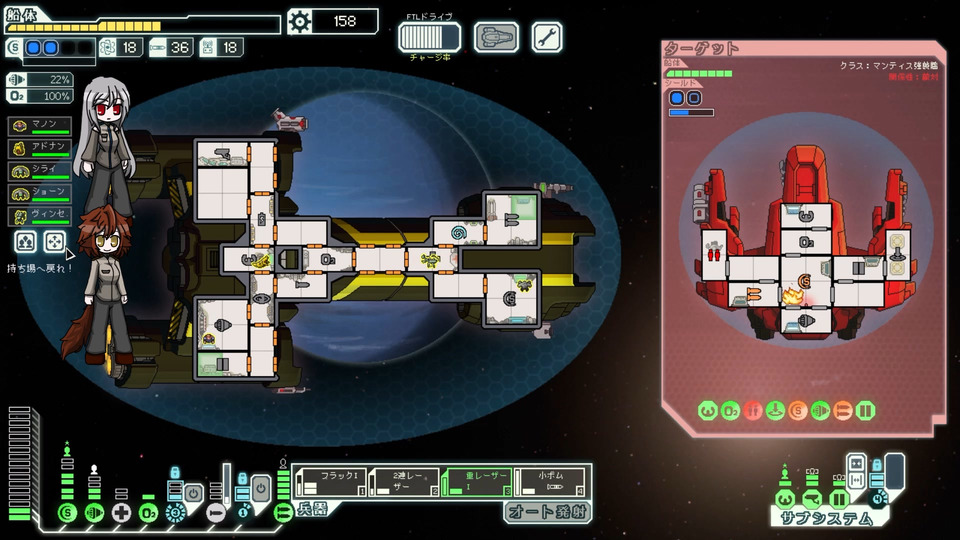Click the medbay cross system icon
The height and width of the screenshot is (540, 960).
click(x=121, y=512)
